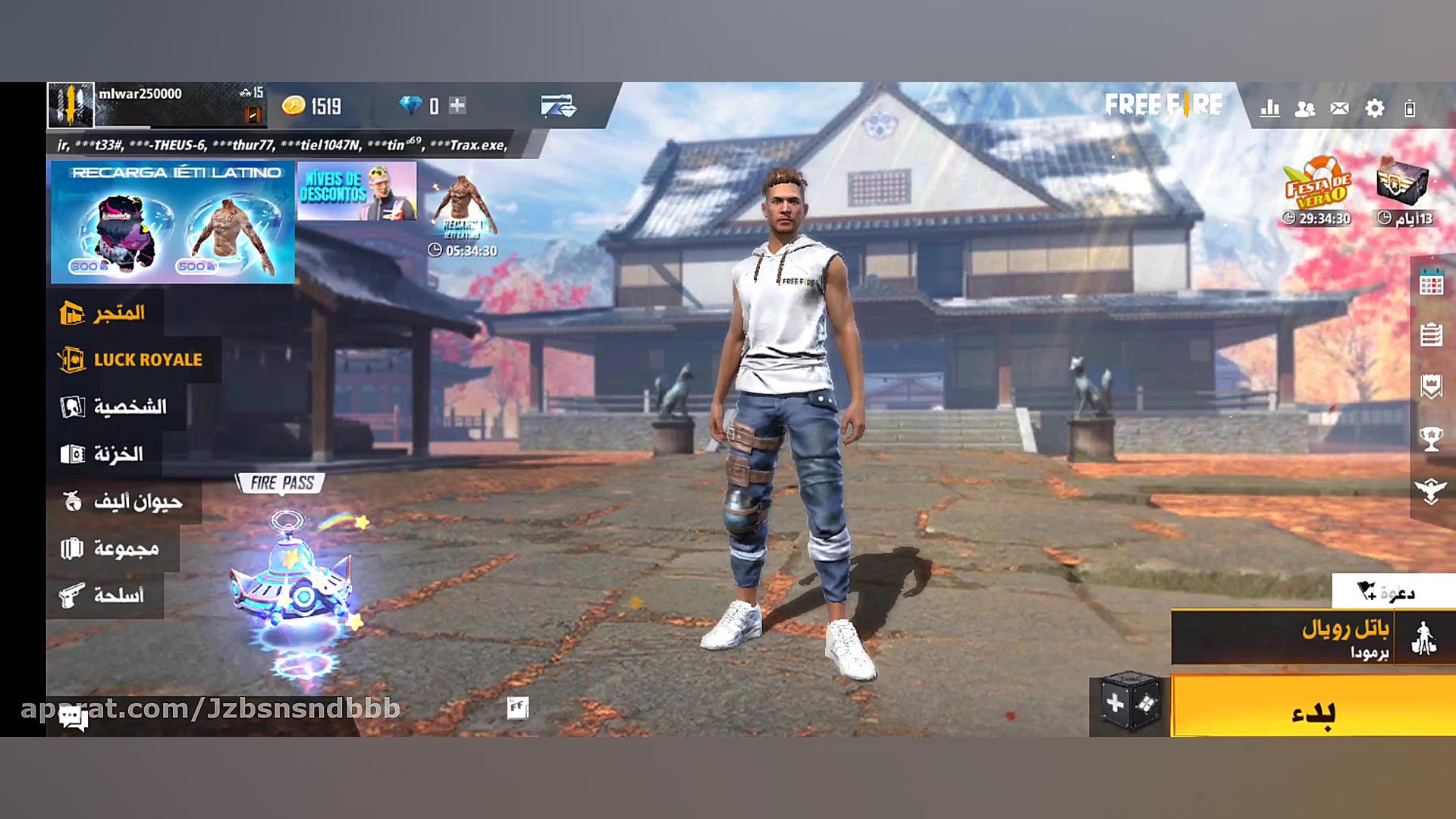This screenshot has height=819, width=1456.
Task: Open the Recarga Ieti Latino banner
Action: pyautogui.click(x=173, y=221)
